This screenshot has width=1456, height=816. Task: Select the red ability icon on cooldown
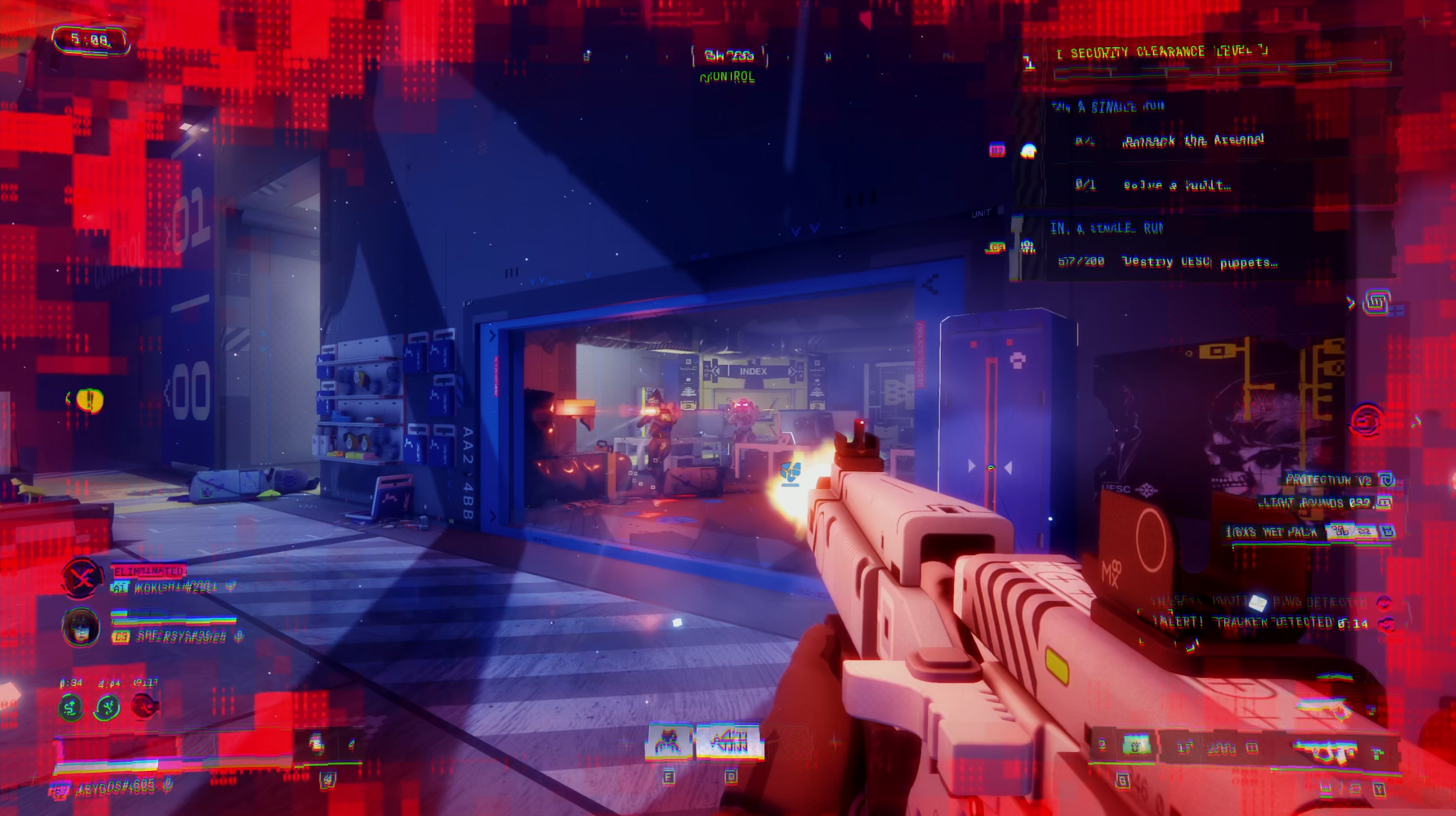[144, 706]
